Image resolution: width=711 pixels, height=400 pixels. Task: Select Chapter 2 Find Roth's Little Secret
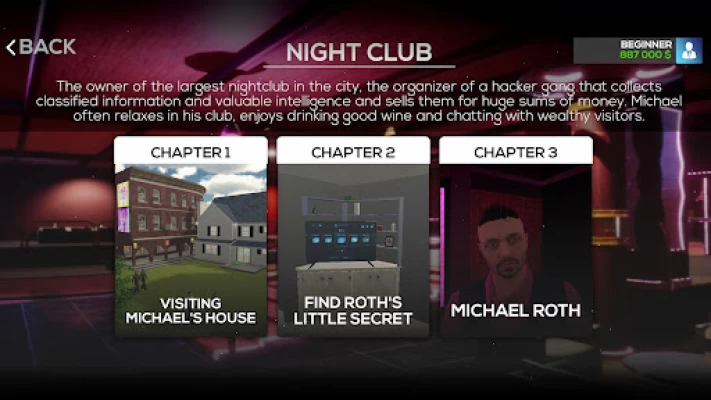[353, 237]
